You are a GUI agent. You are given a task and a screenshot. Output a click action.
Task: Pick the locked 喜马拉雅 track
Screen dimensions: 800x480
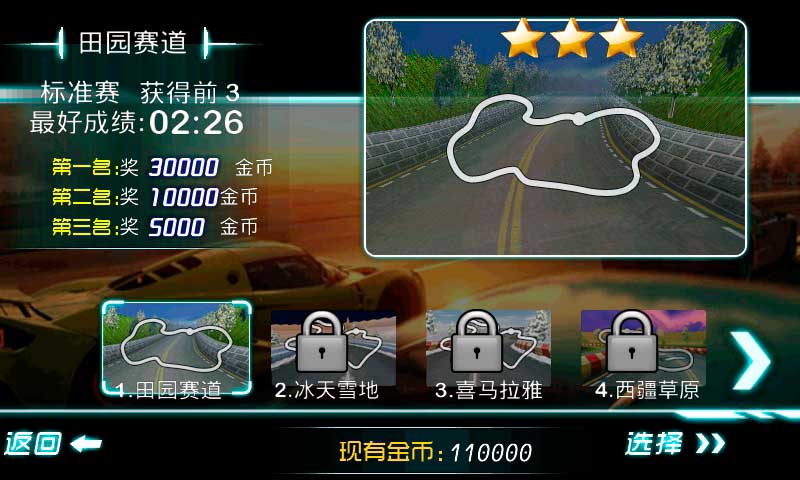point(488,352)
